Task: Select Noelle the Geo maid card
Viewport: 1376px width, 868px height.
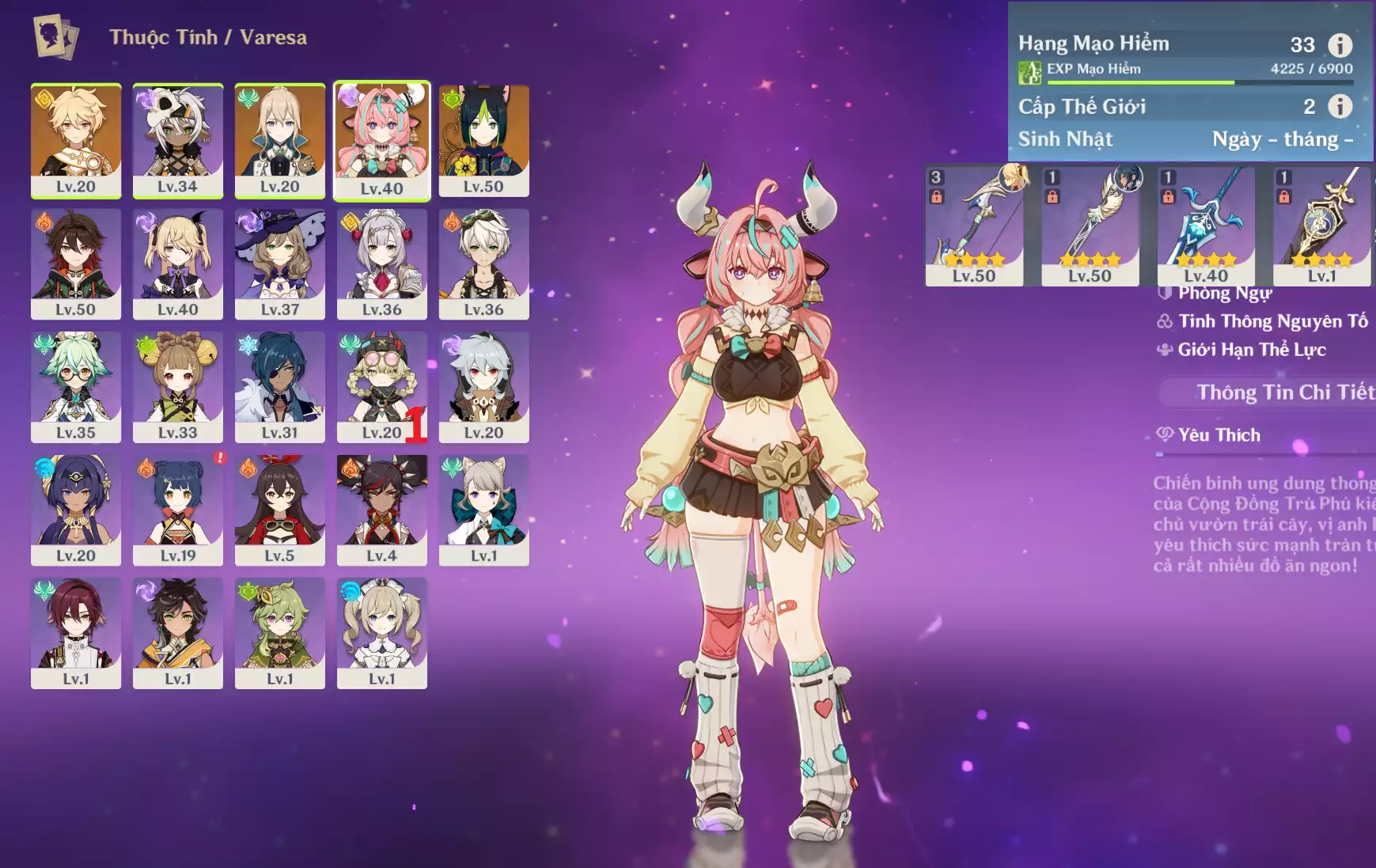Action: coord(381,263)
